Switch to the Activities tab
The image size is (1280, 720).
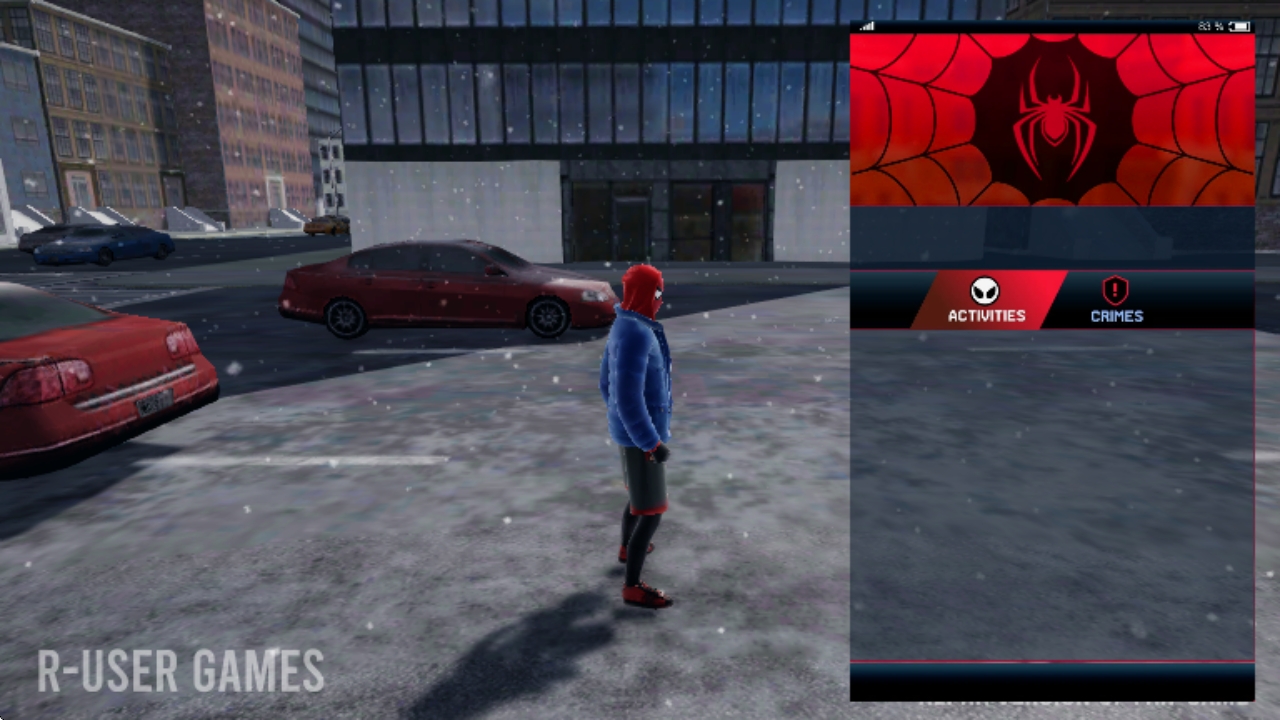[987, 301]
